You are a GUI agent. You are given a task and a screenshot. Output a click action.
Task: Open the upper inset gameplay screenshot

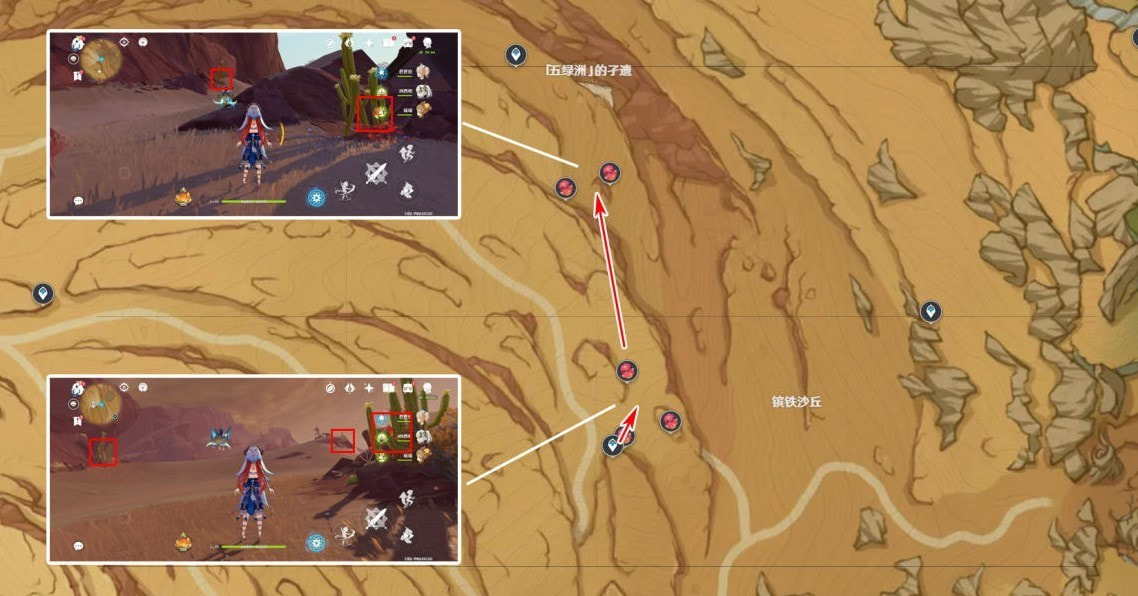(x=253, y=124)
